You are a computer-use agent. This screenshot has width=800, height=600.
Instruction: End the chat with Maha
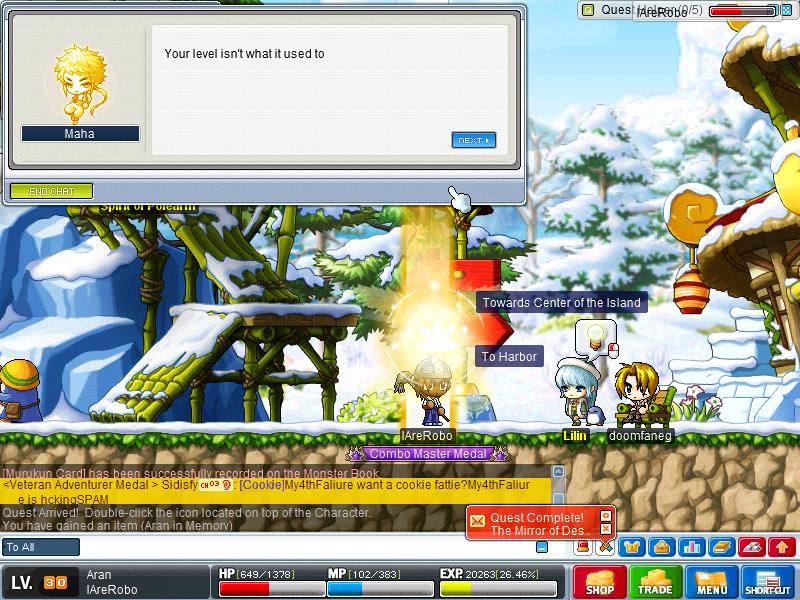(x=51, y=191)
